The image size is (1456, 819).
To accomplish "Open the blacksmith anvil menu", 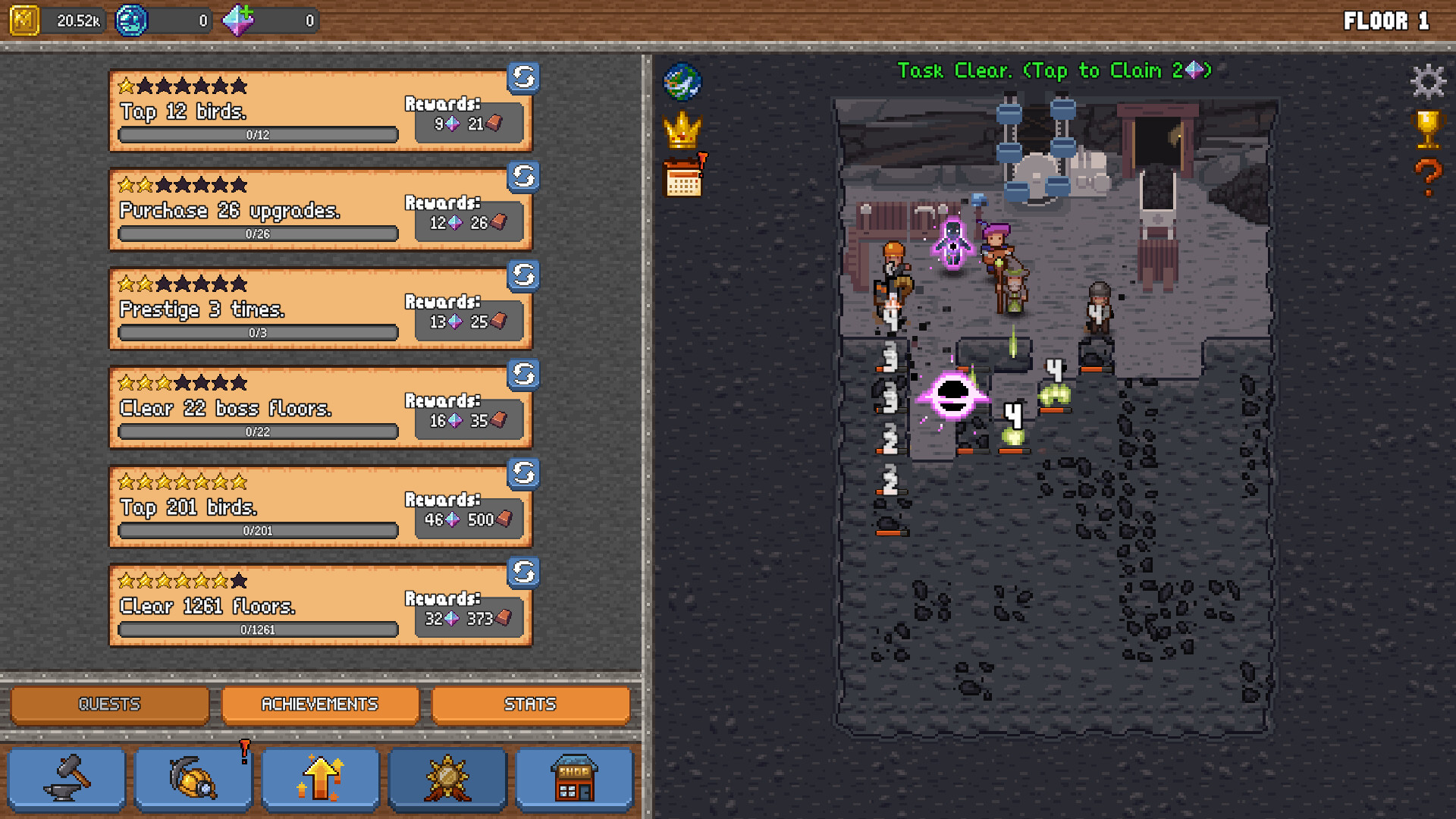I will [x=66, y=778].
